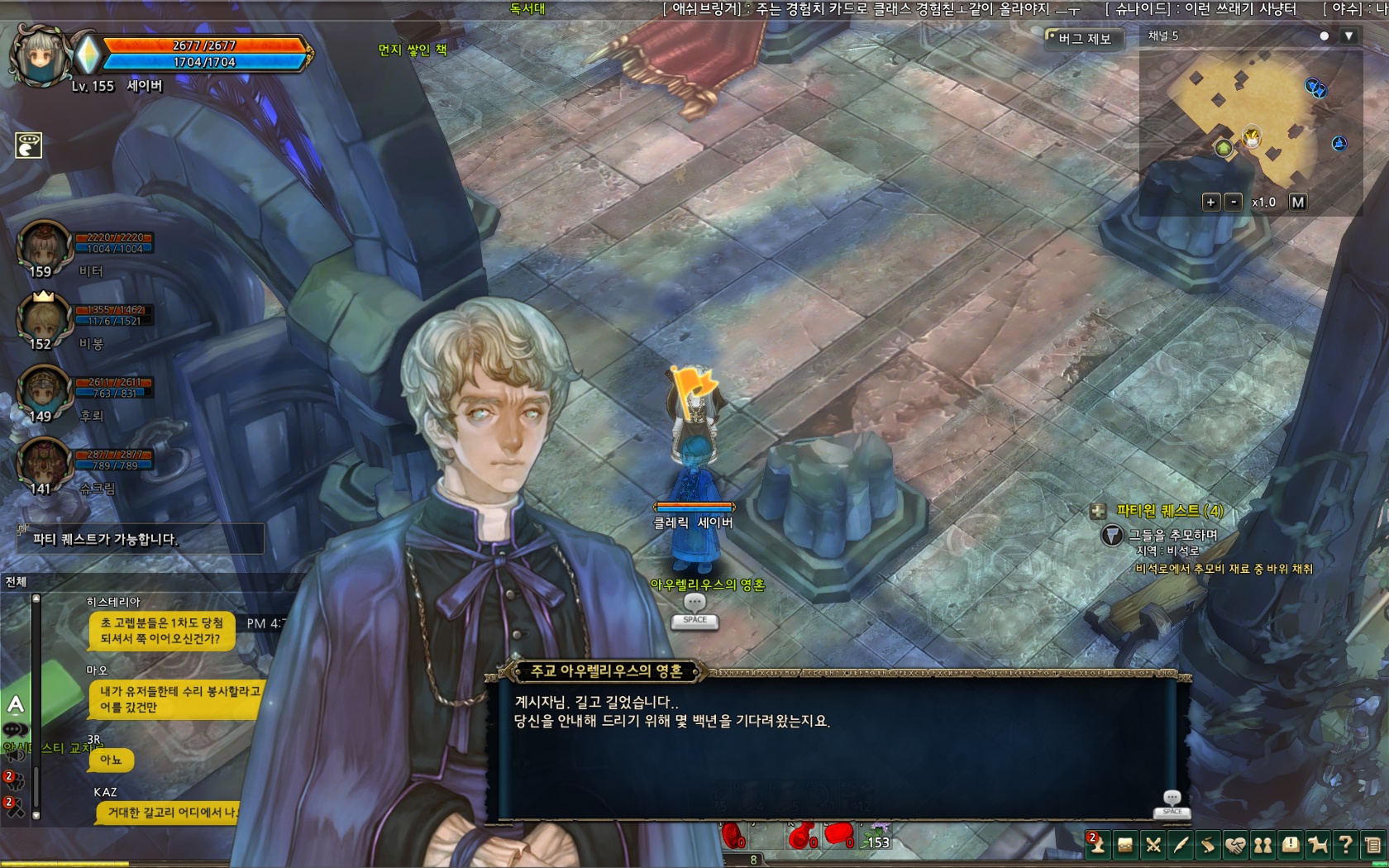
Task: Expand the party member quest list
Action: [x=1098, y=512]
